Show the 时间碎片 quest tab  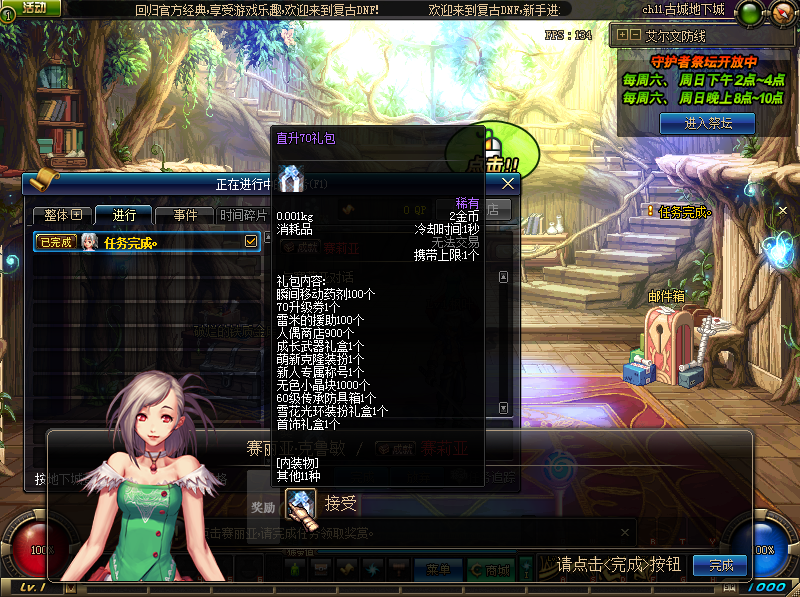(243, 215)
